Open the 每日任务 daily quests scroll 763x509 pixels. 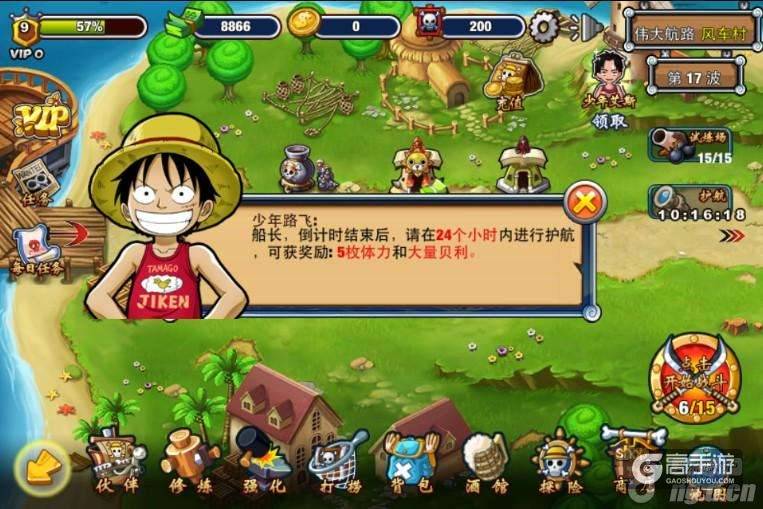coord(36,249)
